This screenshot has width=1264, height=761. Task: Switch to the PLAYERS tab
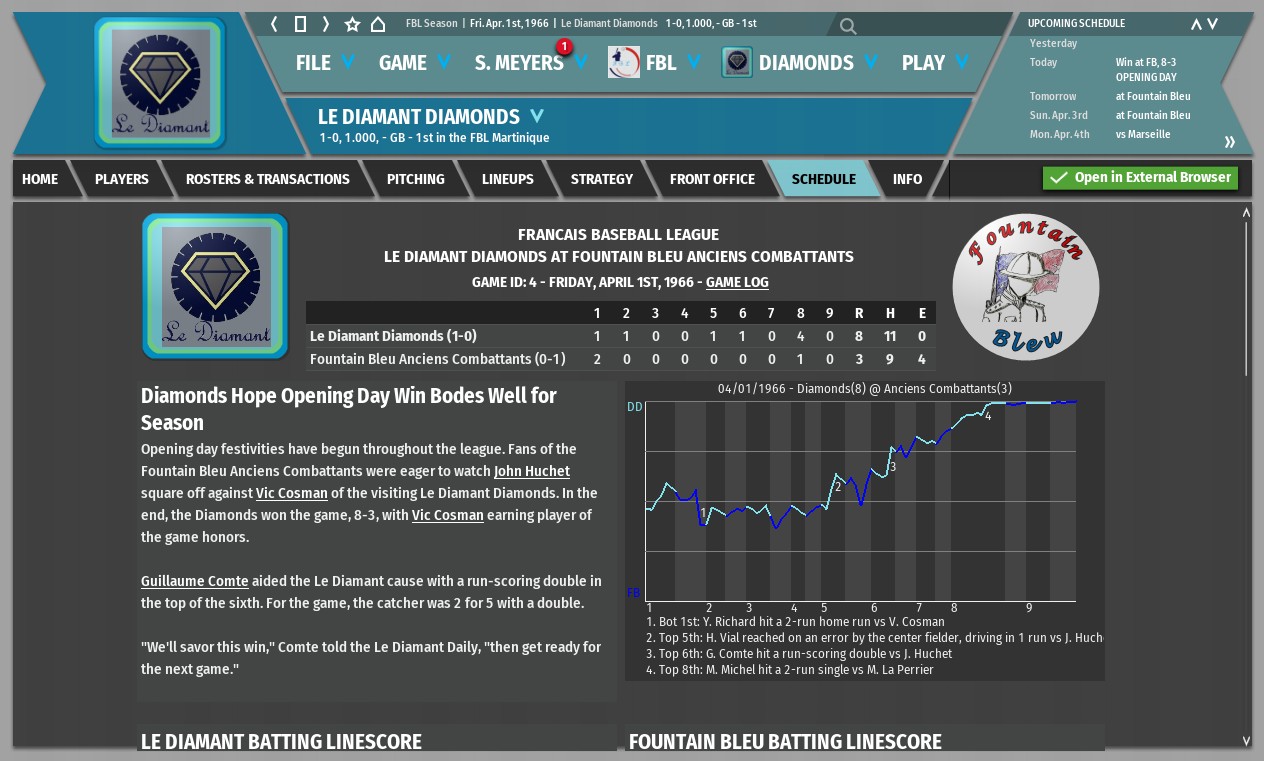(122, 179)
